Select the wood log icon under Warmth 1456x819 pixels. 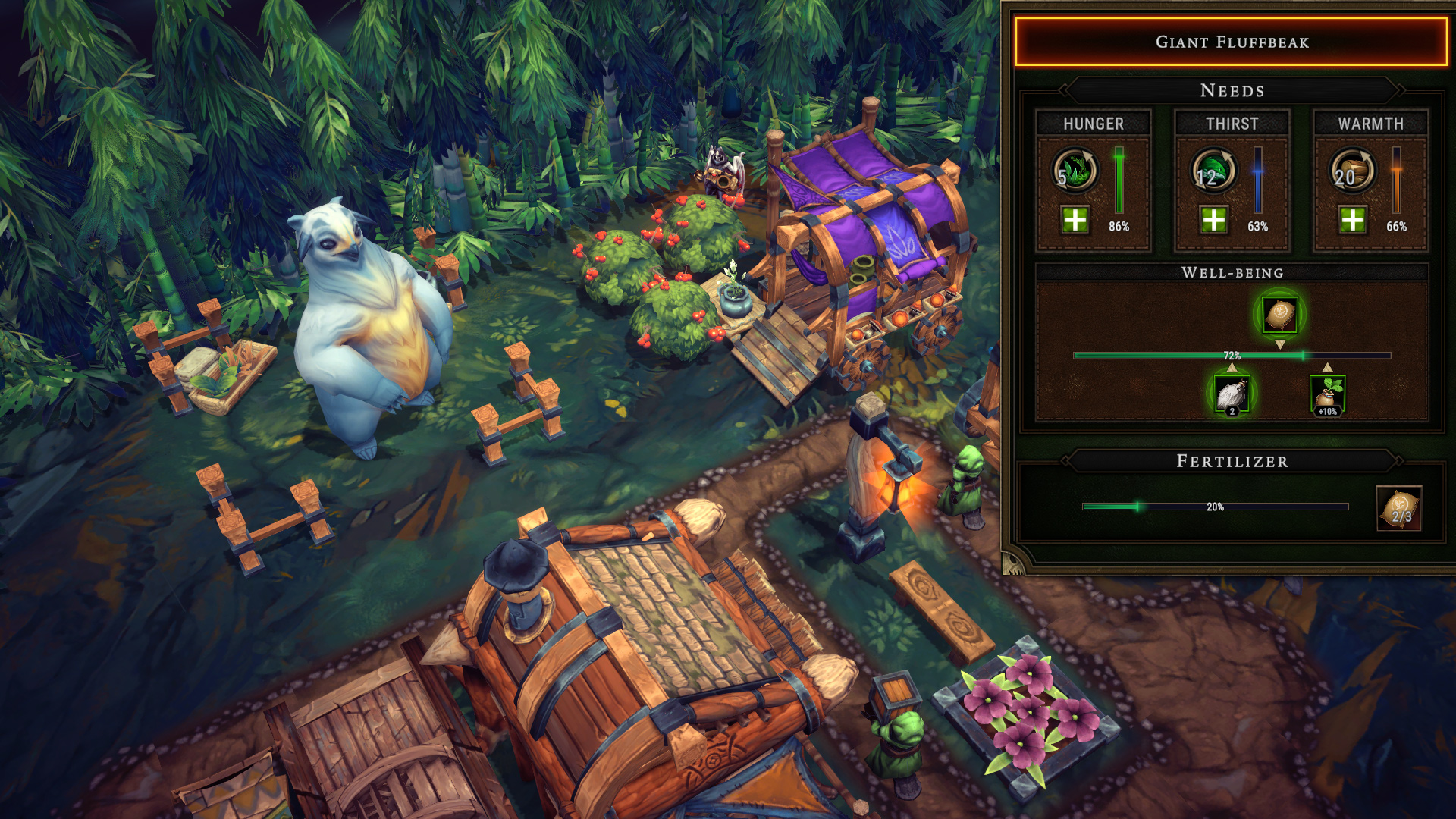(1352, 171)
